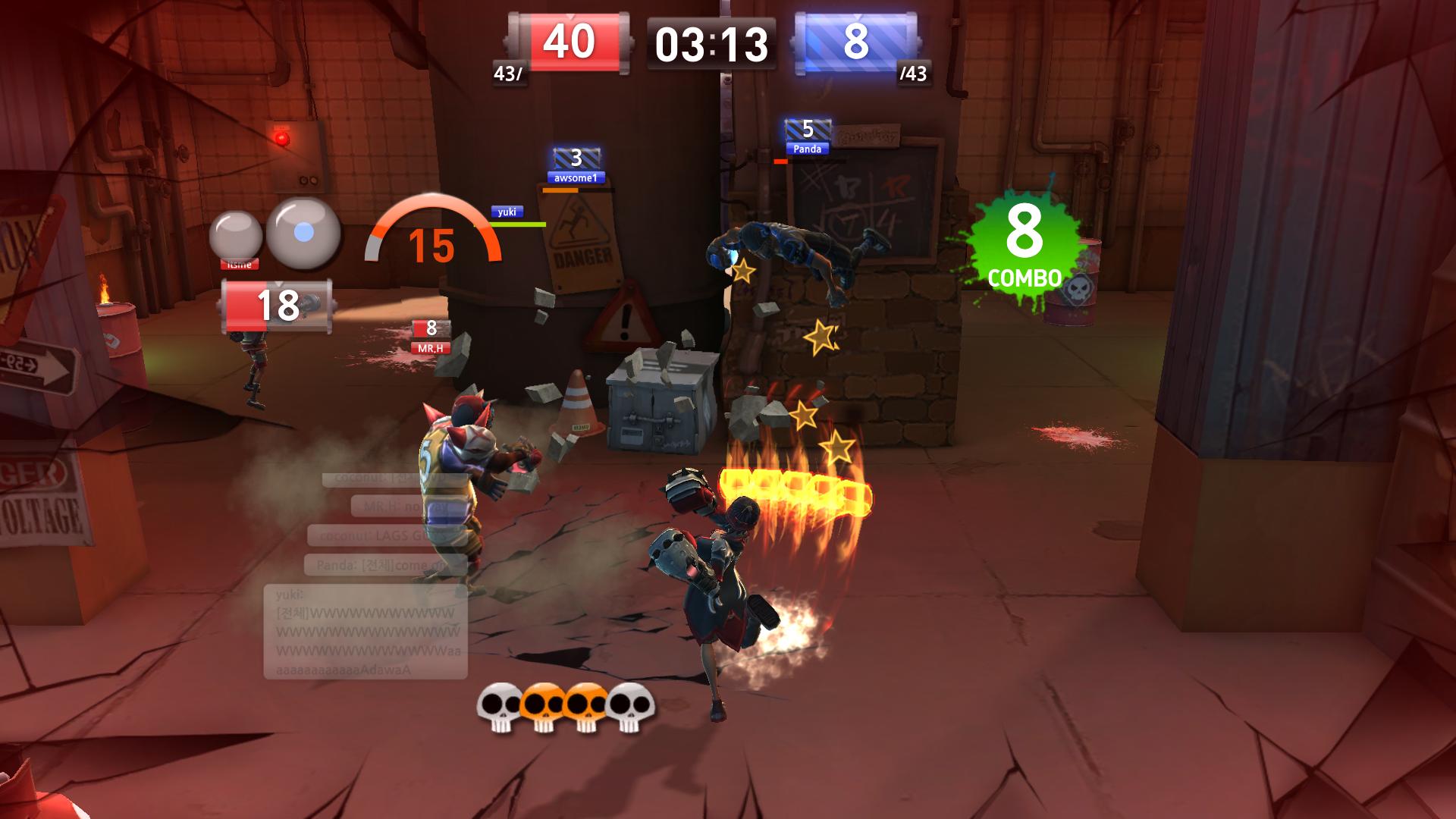Select MR.H's "no way" chat message

pos(409,506)
